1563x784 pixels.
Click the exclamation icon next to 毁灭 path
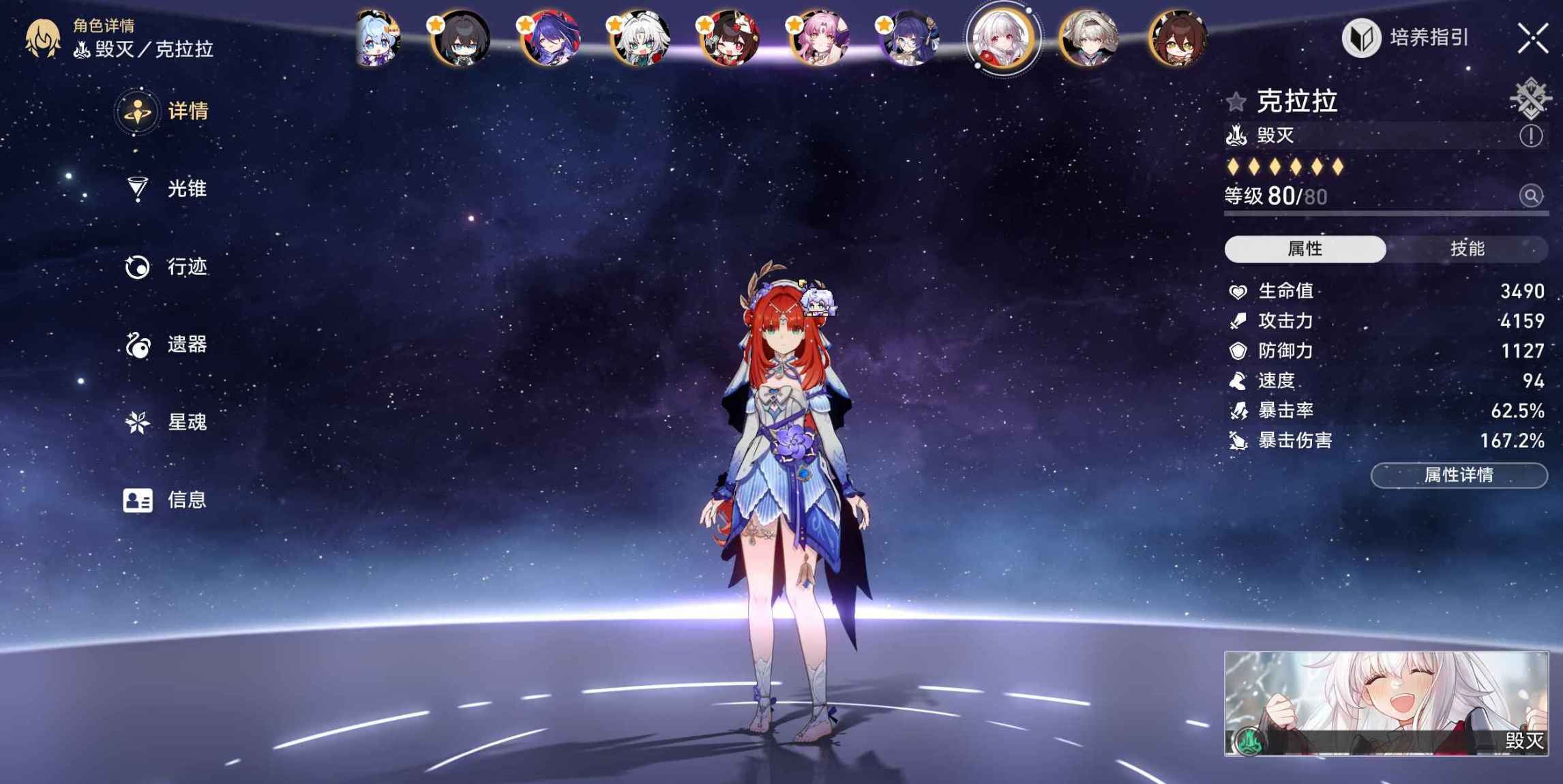click(x=1532, y=136)
